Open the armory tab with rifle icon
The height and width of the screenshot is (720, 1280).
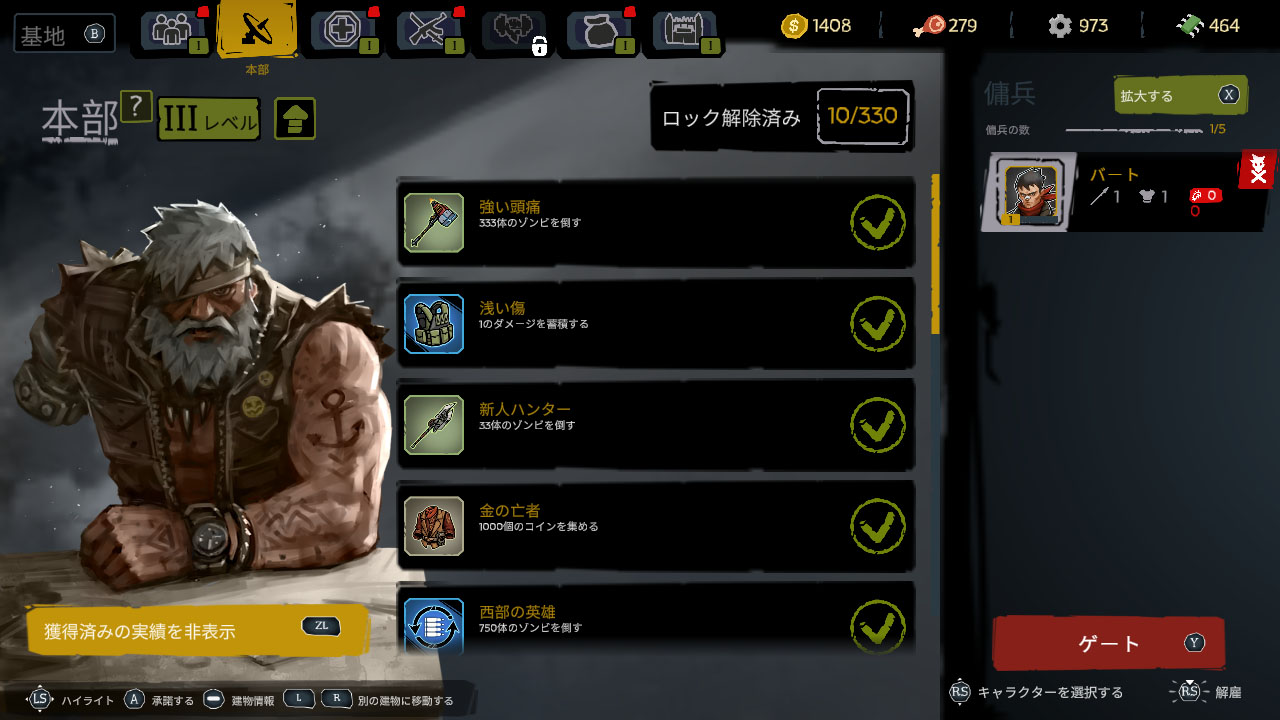pos(428,31)
